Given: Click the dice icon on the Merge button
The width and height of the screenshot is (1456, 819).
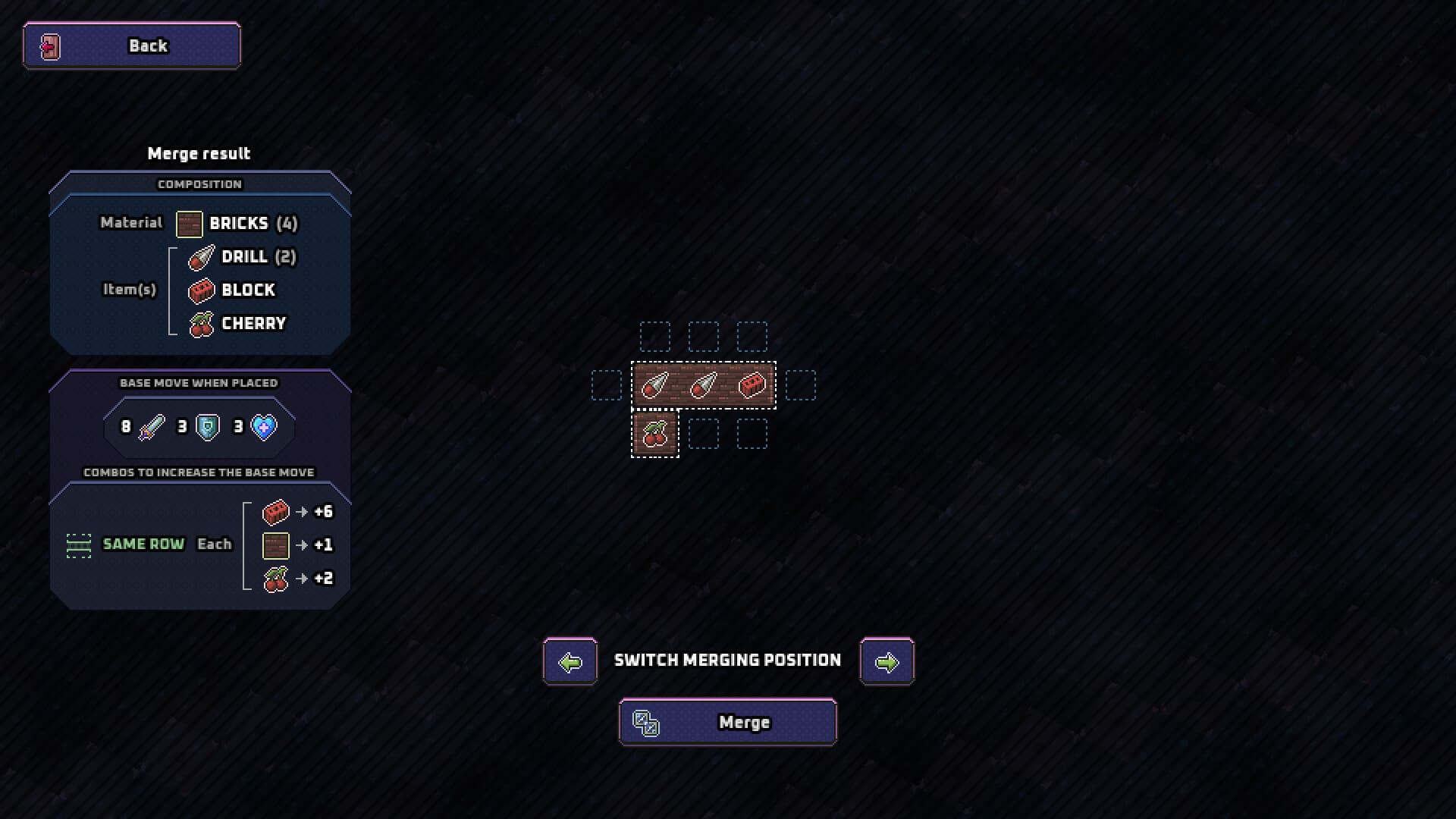Looking at the screenshot, I should click(645, 723).
